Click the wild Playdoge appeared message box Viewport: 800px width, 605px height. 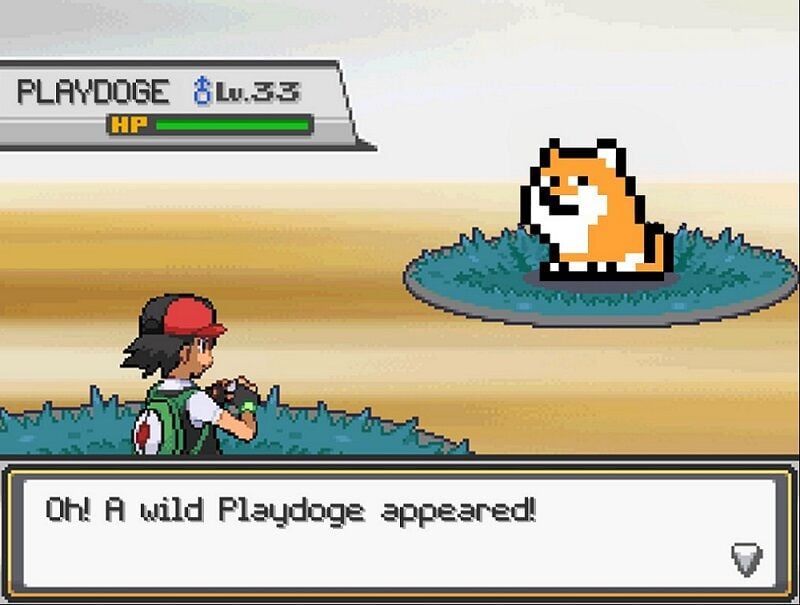coord(398,531)
